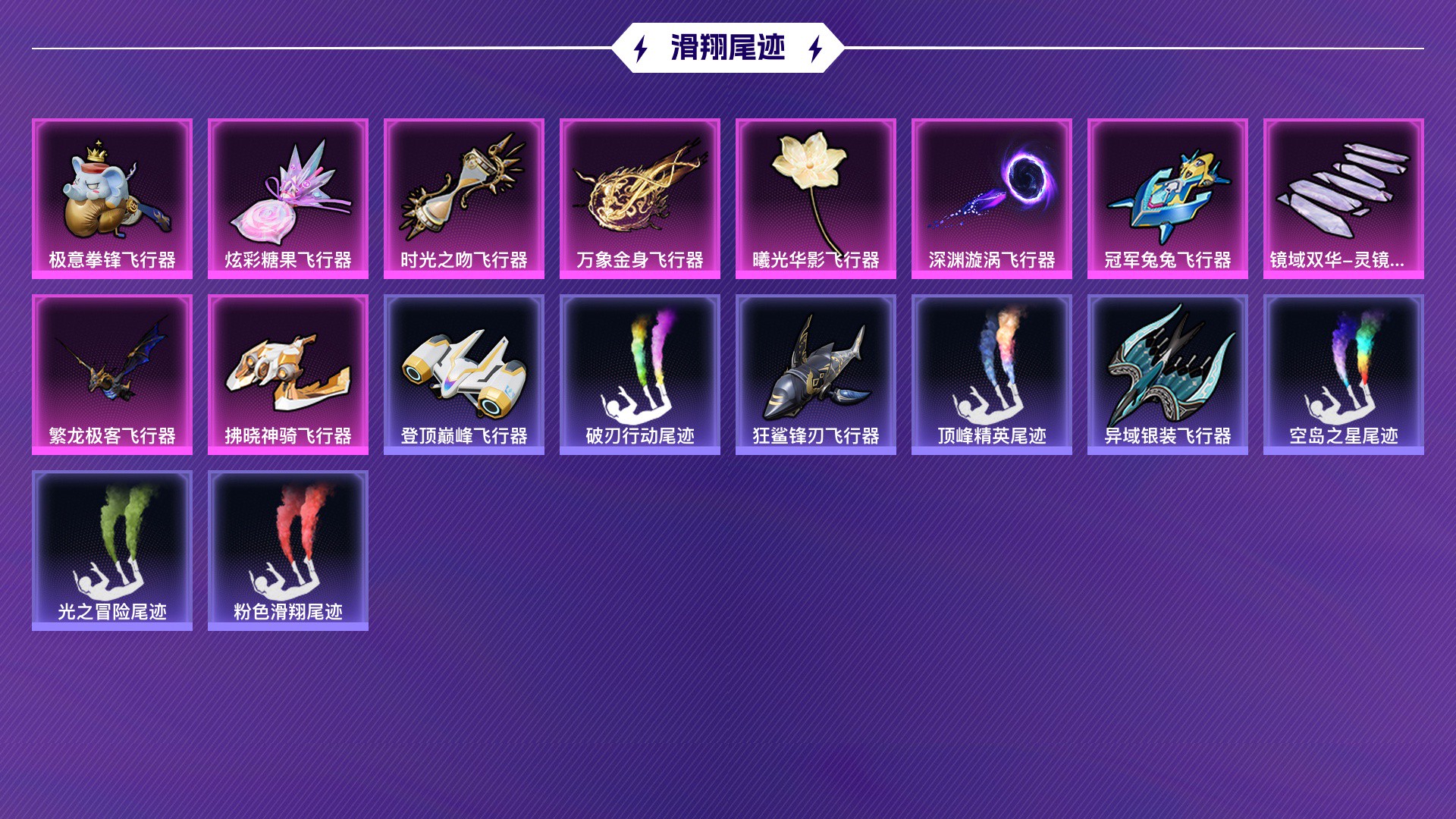The height and width of the screenshot is (819, 1456).
Task: Select the 登顶巅峰飞行器 white racer glider
Action: [x=464, y=372]
